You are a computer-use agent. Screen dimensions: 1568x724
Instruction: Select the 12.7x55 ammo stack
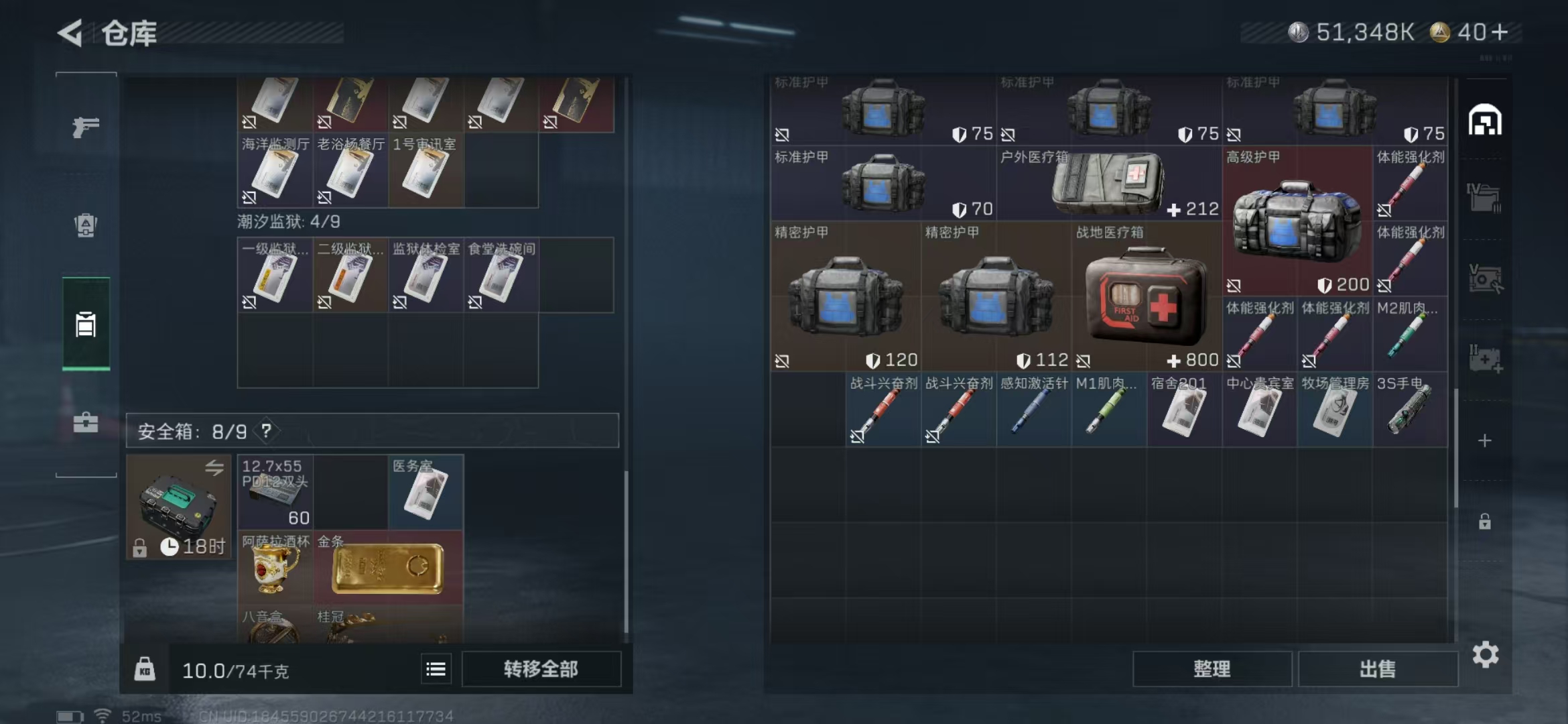[x=275, y=493]
